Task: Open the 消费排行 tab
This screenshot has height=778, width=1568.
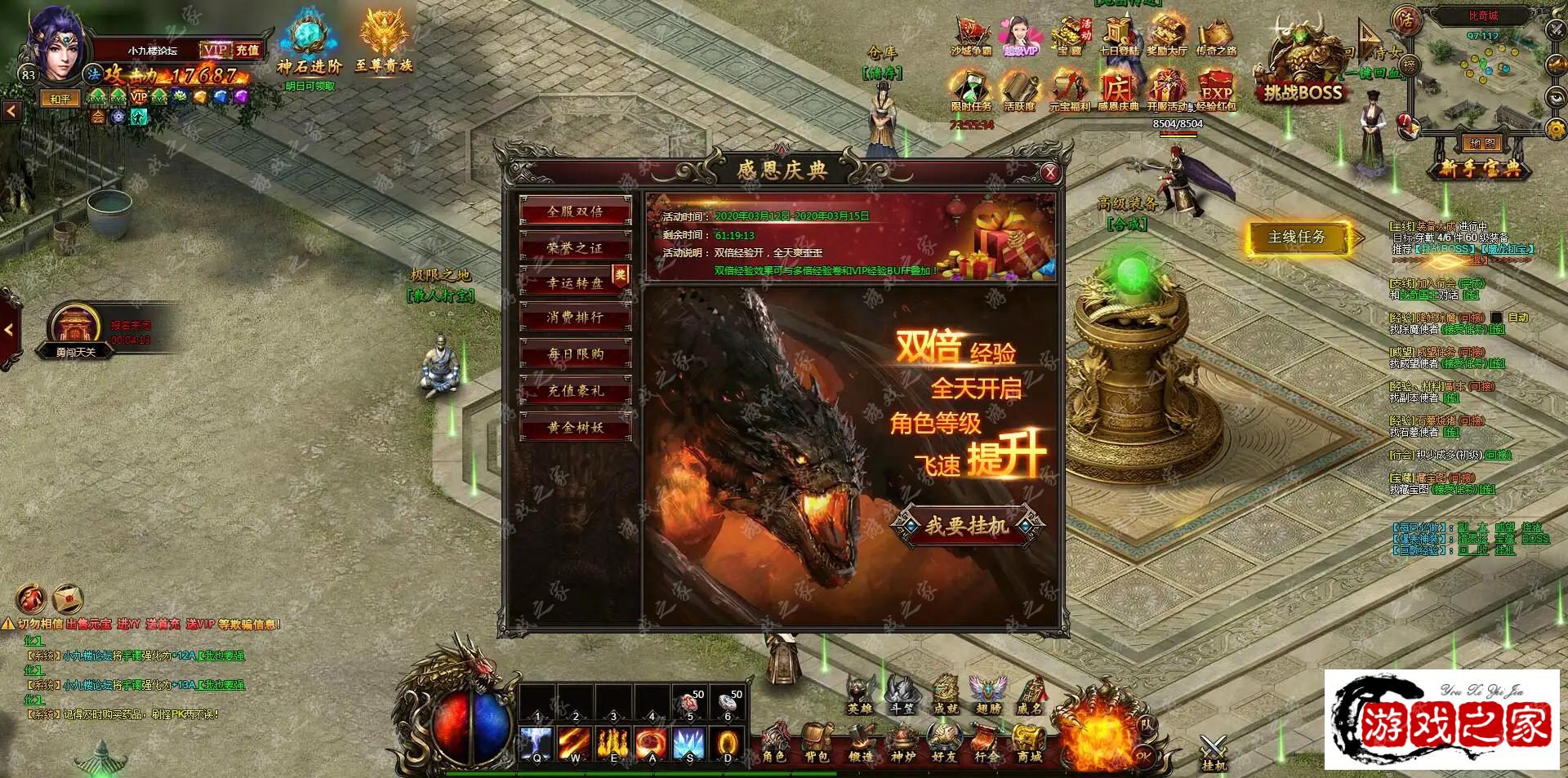Action: [x=575, y=318]
